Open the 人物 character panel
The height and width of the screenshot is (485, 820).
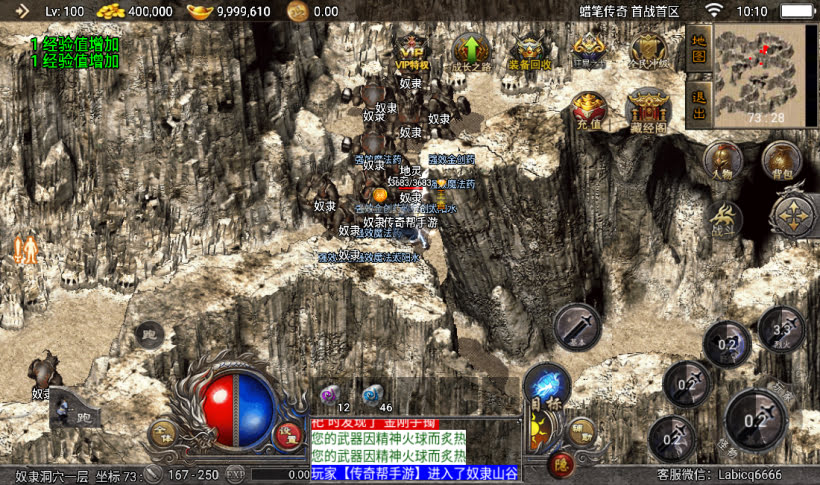[x=722, y=161]
